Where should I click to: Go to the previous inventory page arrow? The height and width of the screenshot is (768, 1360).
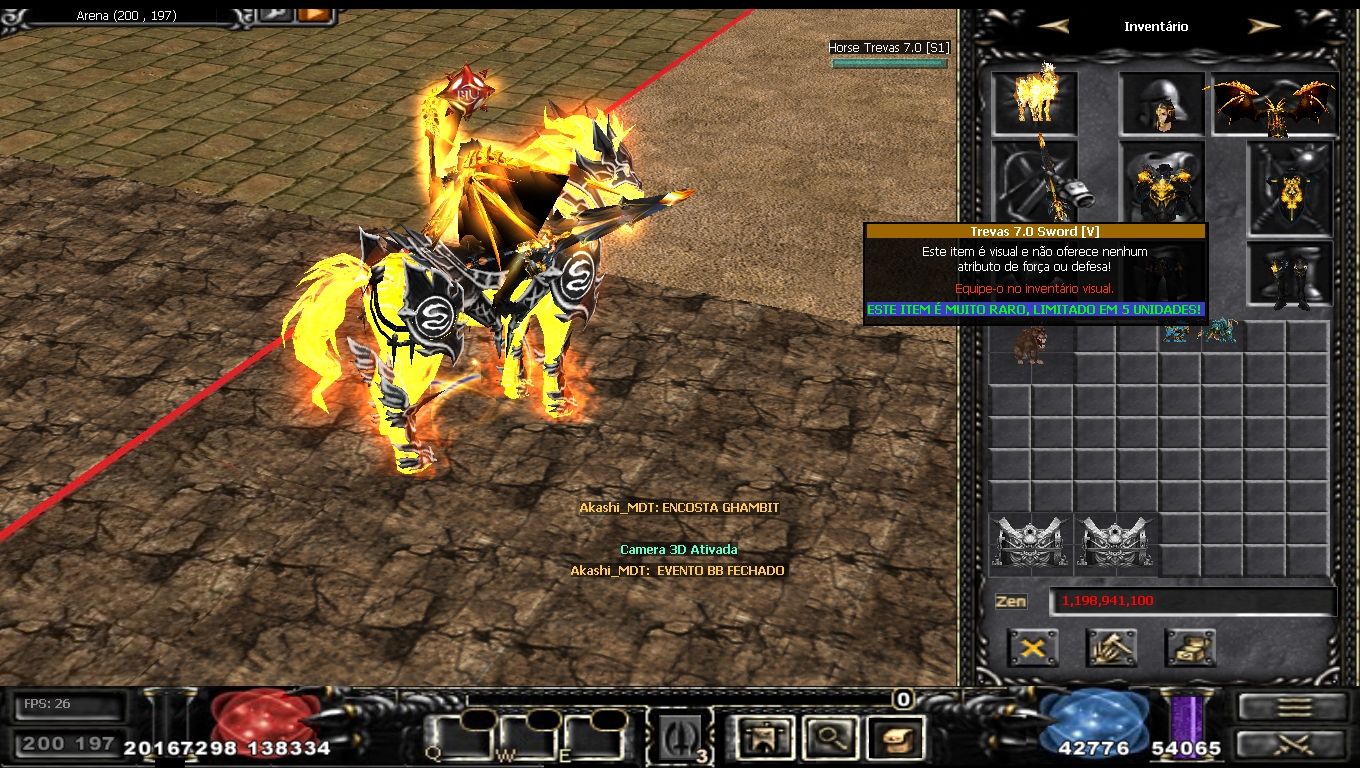(1053, 26)
